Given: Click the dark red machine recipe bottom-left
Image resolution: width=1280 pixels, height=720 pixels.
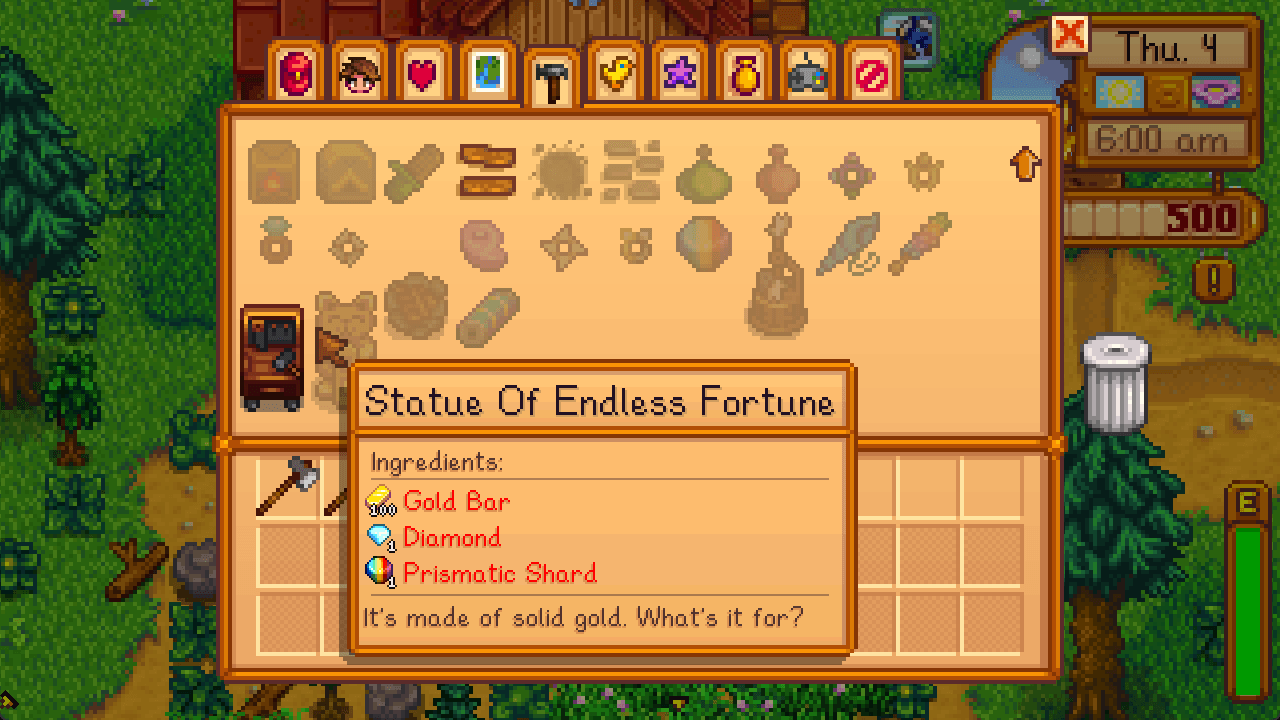Looking at the screenshot, I should tap(272, 345).
